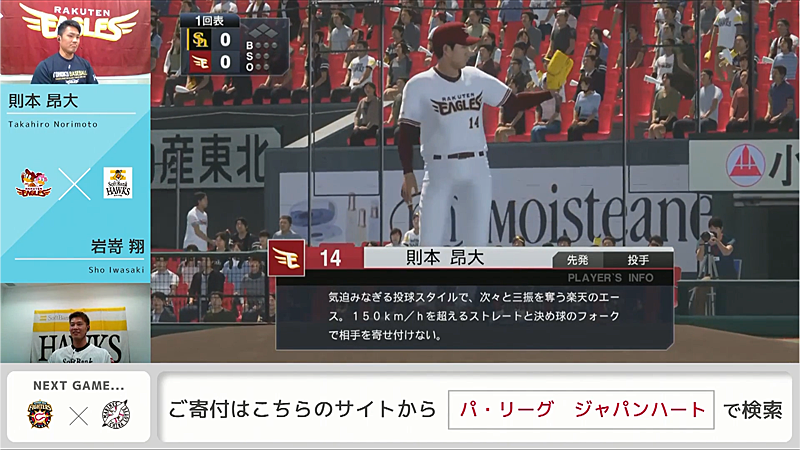The width and height of the screenshot is (800, 450).
Task: Select the Takahiro Norimoto webcam feed
Action: 75,43
